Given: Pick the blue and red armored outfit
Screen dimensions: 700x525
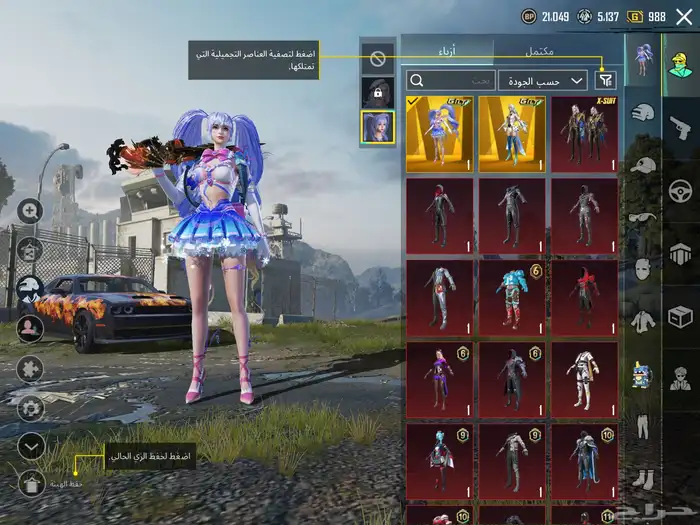Looking at the screenshot, I should (512, 297).
